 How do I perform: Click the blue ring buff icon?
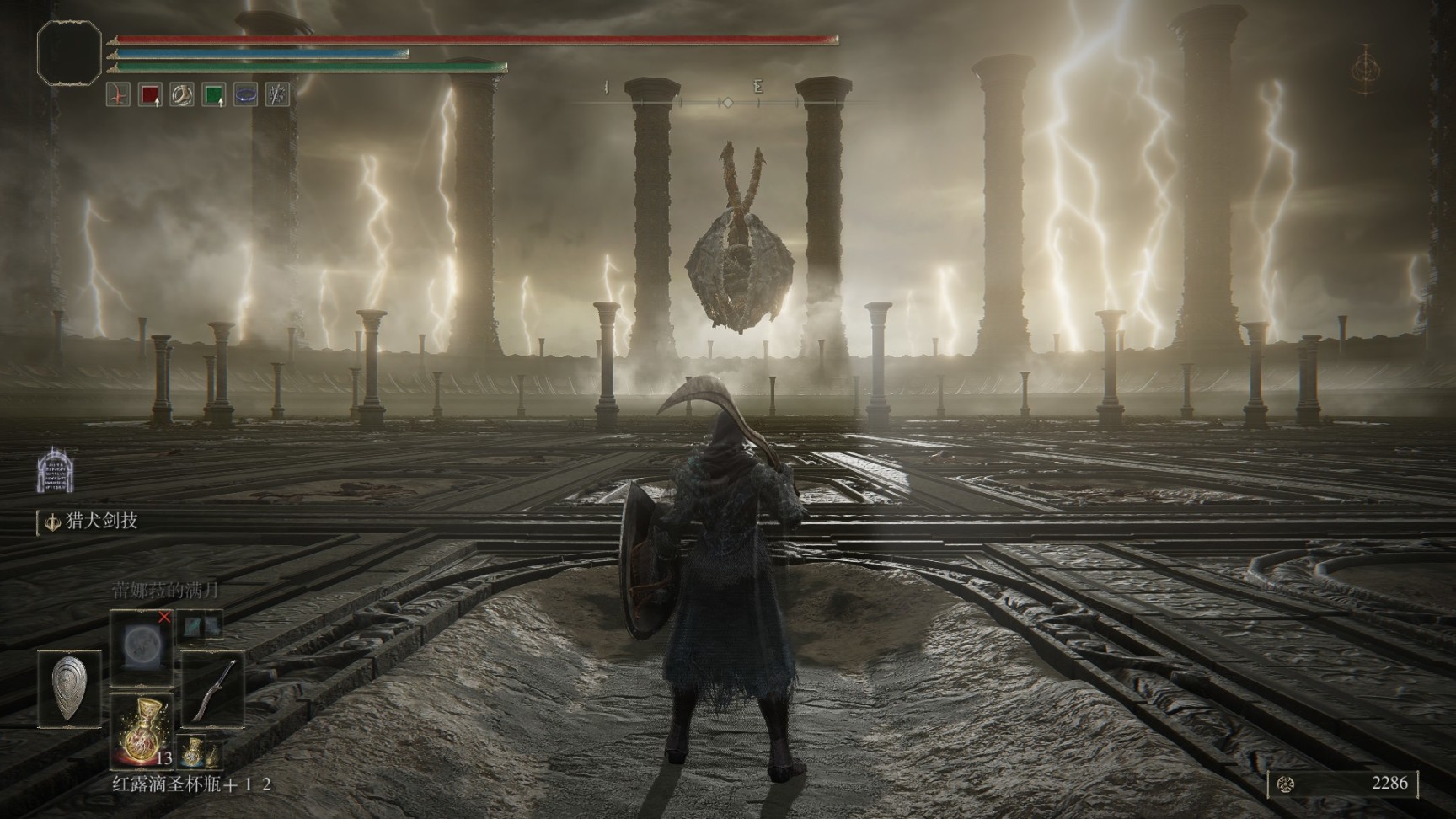point(245,94)
